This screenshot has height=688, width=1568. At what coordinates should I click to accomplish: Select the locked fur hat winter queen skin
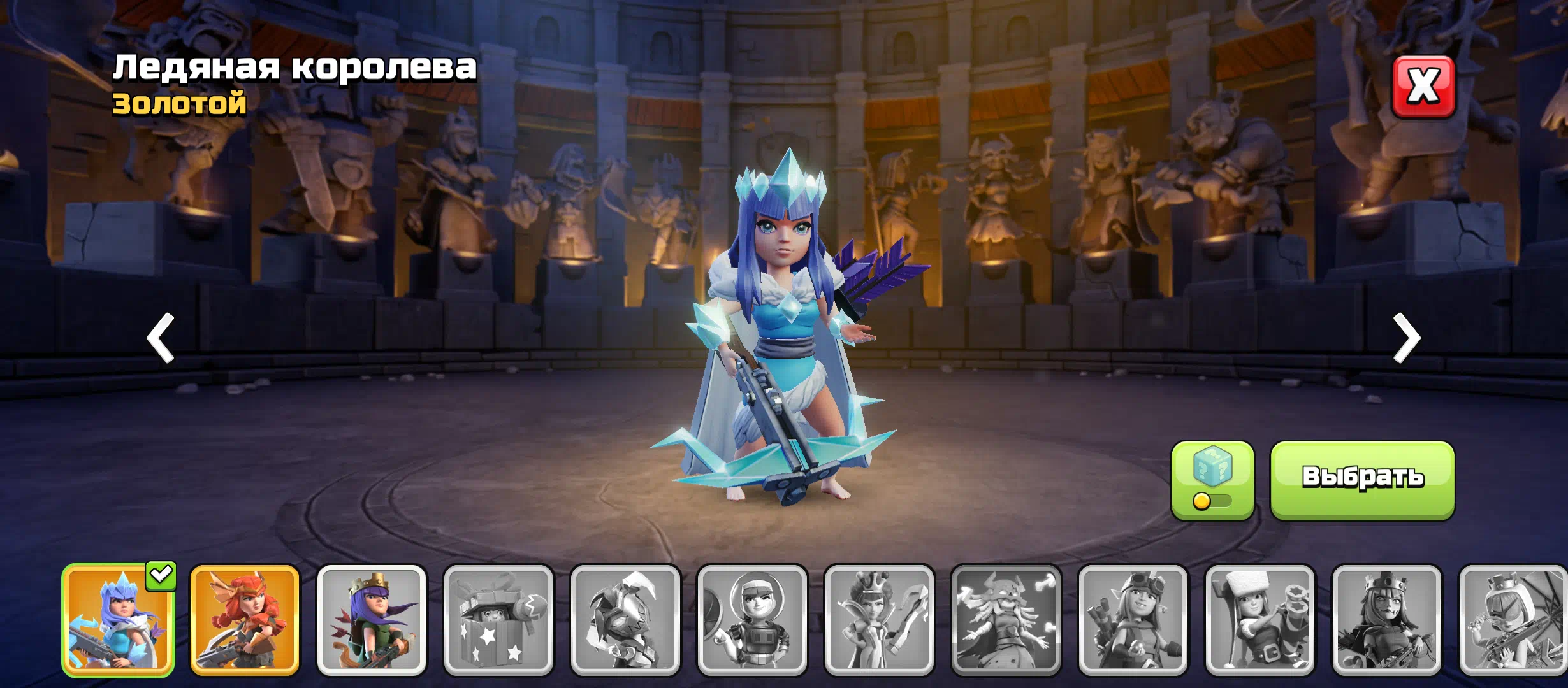click(1259, 620)
